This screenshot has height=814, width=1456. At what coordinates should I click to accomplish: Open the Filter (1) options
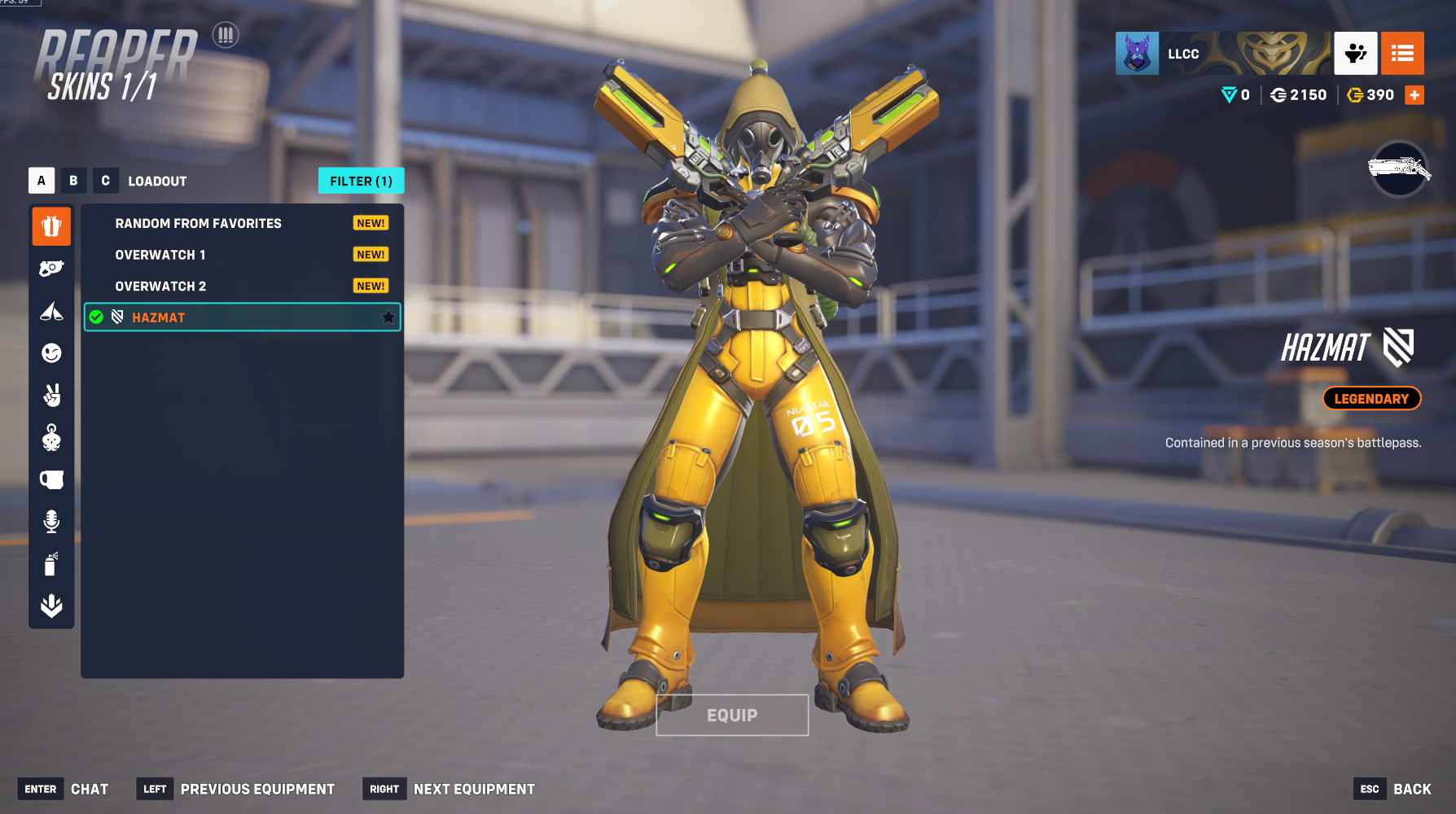click(361, 181)
